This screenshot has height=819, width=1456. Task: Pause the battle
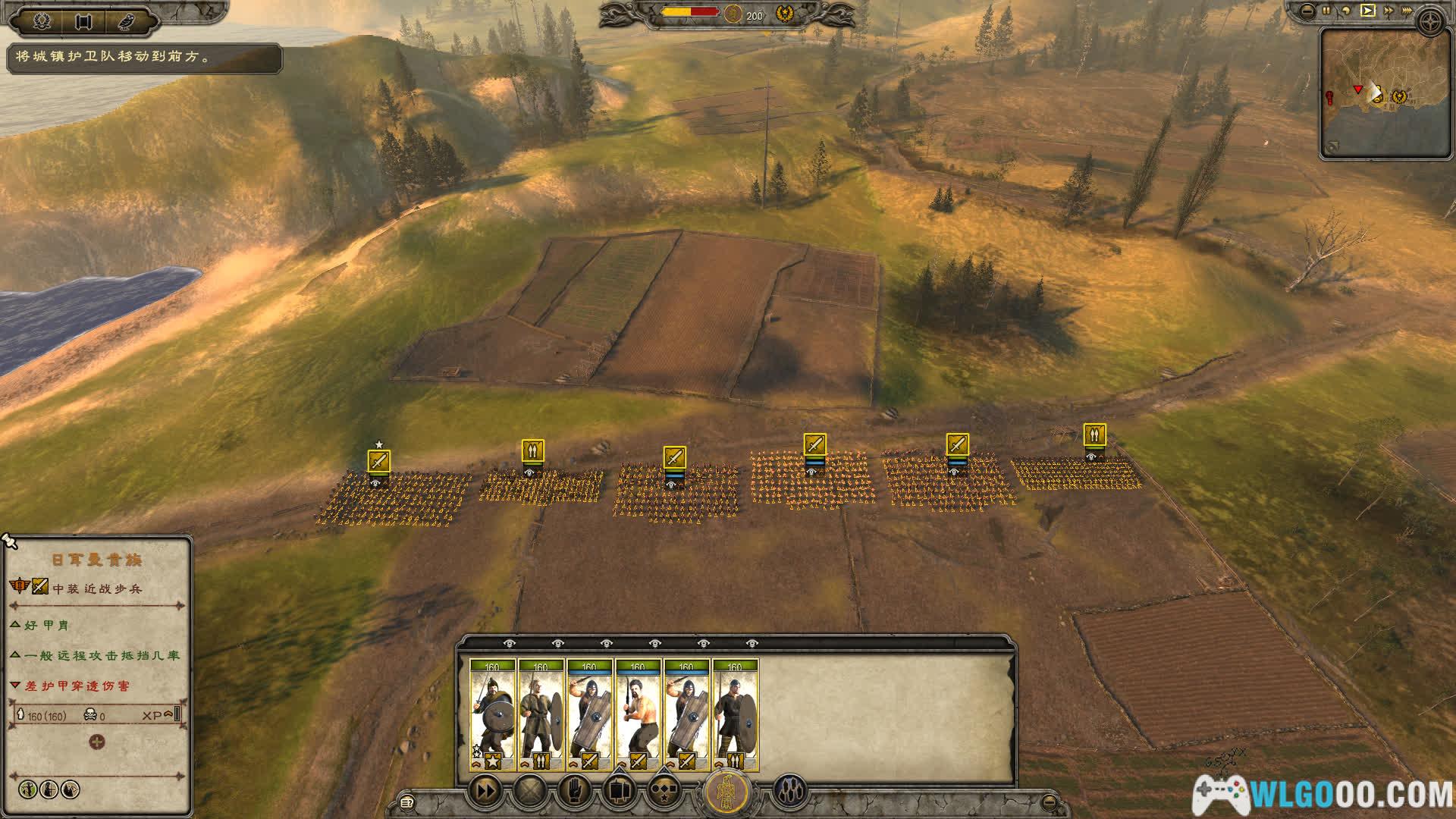click(x=1326, y=11)
